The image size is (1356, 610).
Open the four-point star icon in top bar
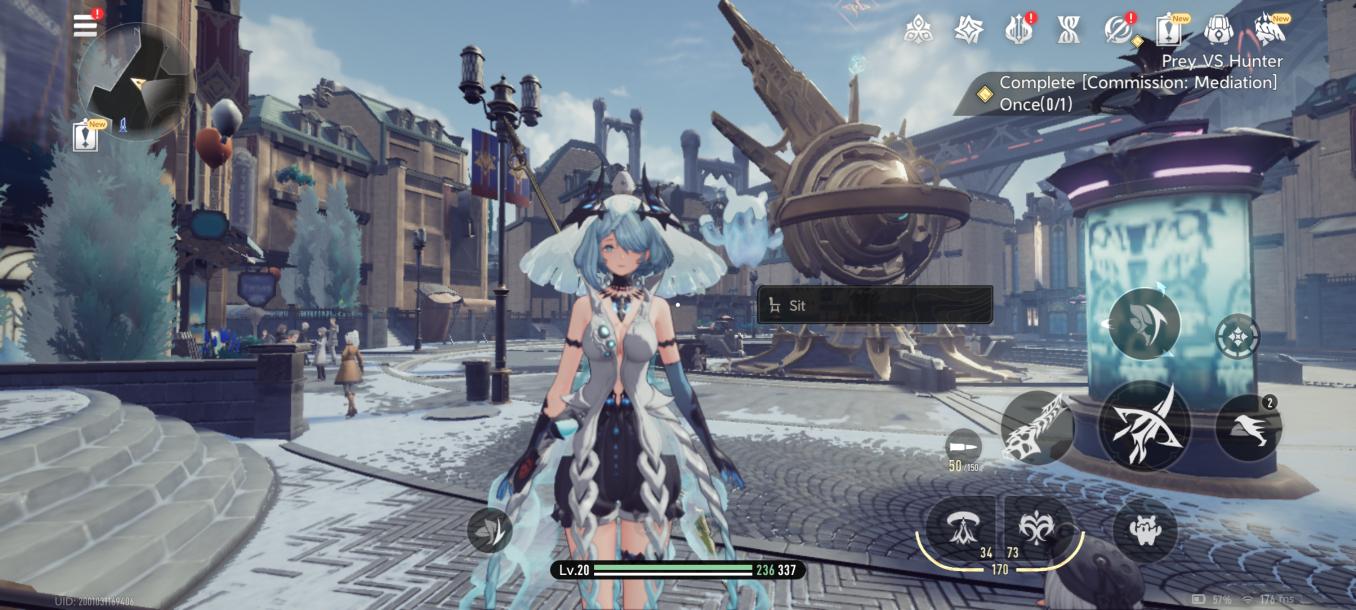click(x=967, y=31)
